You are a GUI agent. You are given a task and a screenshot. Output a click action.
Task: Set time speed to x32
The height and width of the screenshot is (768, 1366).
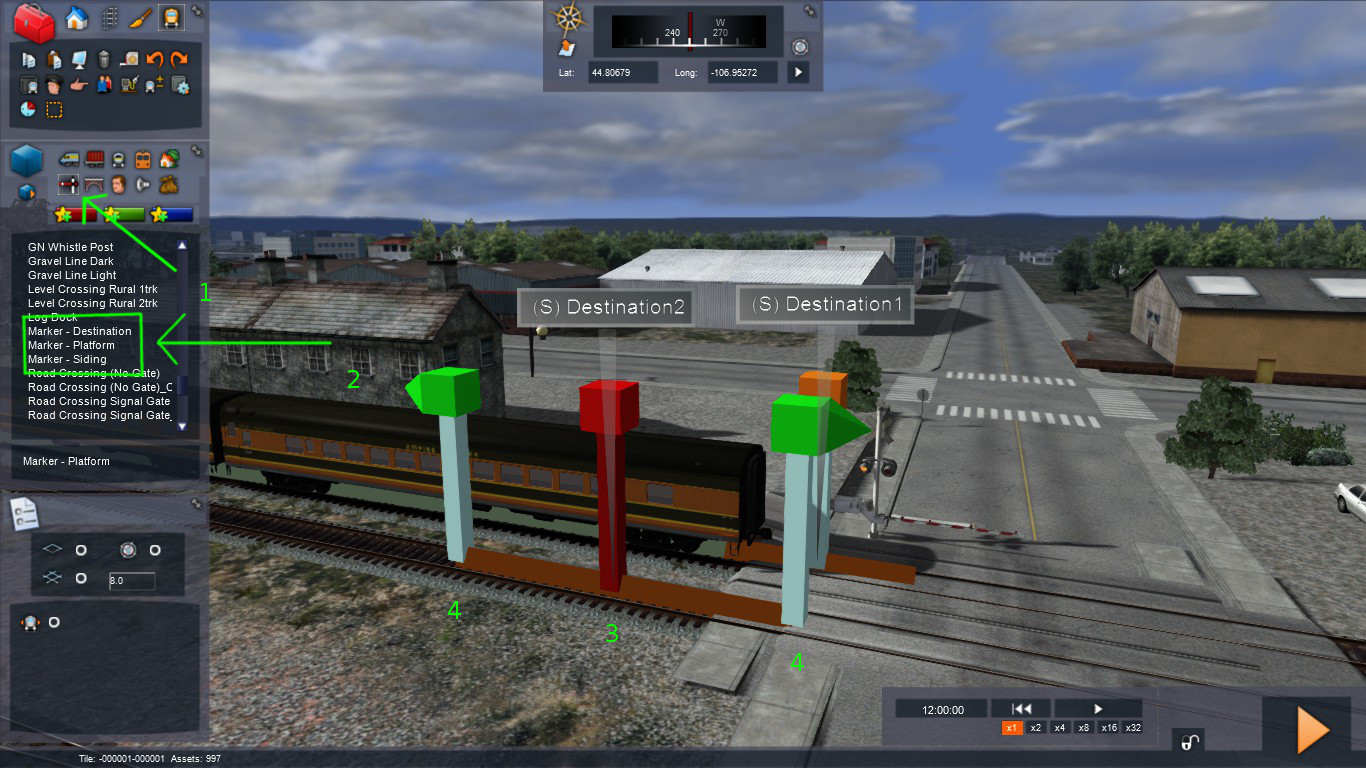(1133, 728)
